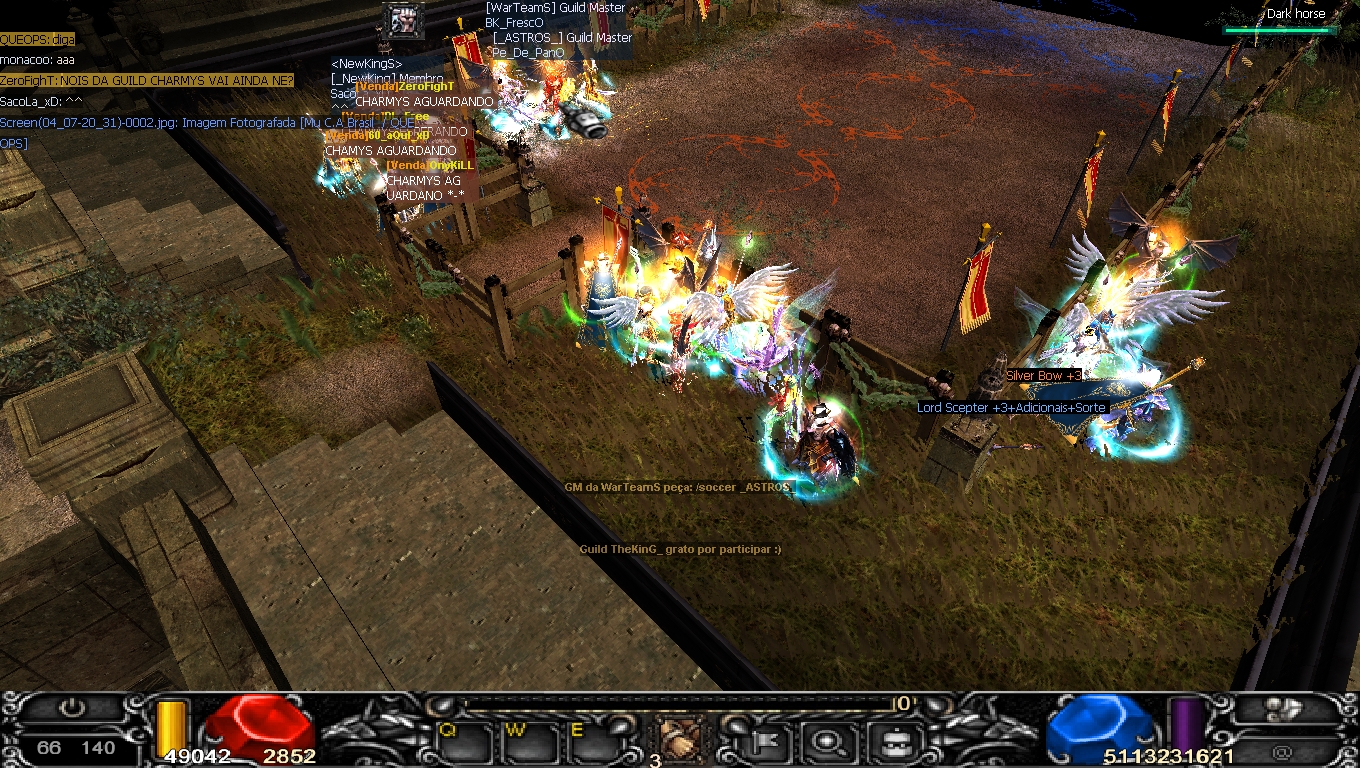Open the helmet icon button

pos(888,741)
